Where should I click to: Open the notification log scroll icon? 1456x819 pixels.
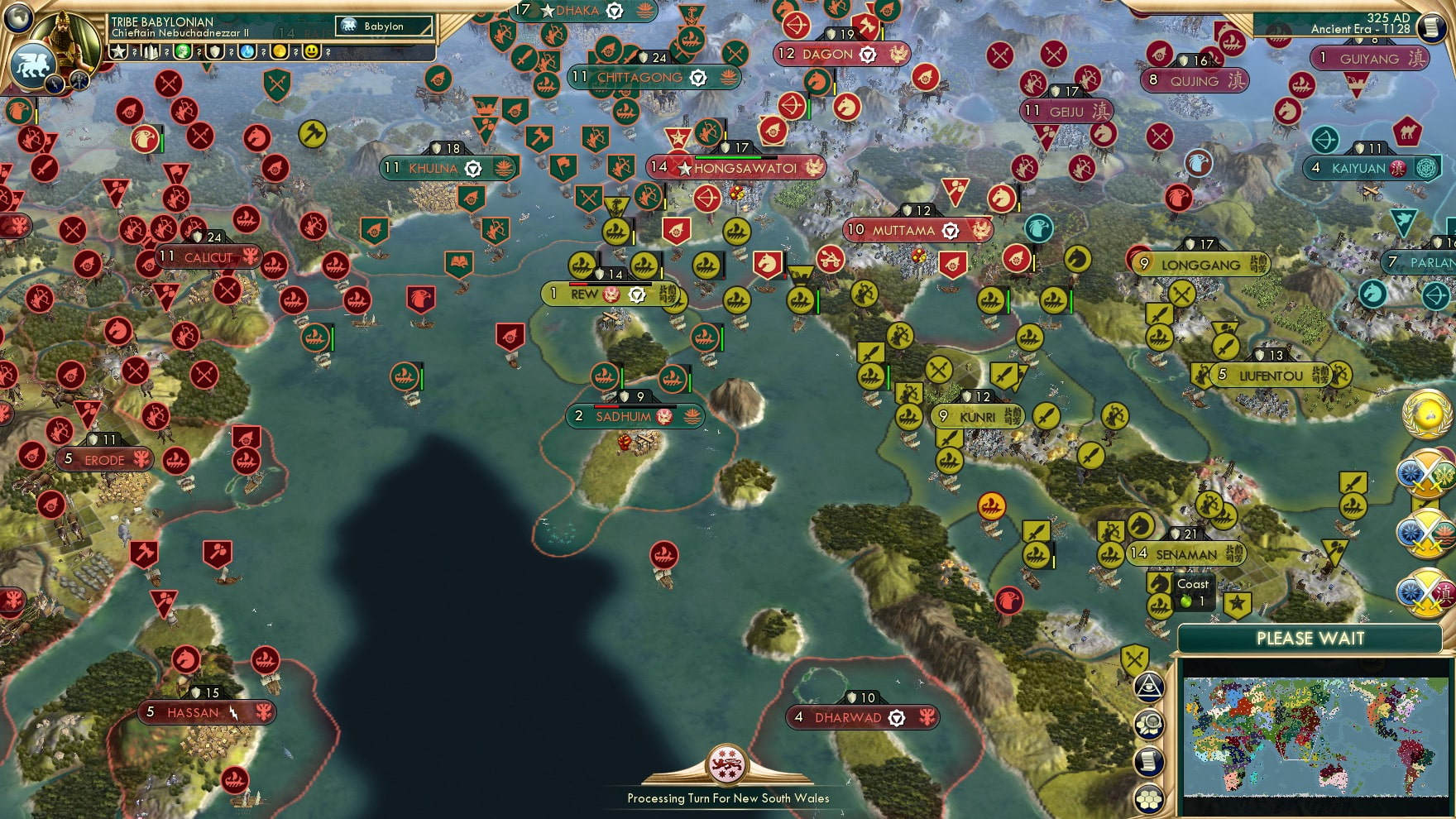coord(1150,759)
